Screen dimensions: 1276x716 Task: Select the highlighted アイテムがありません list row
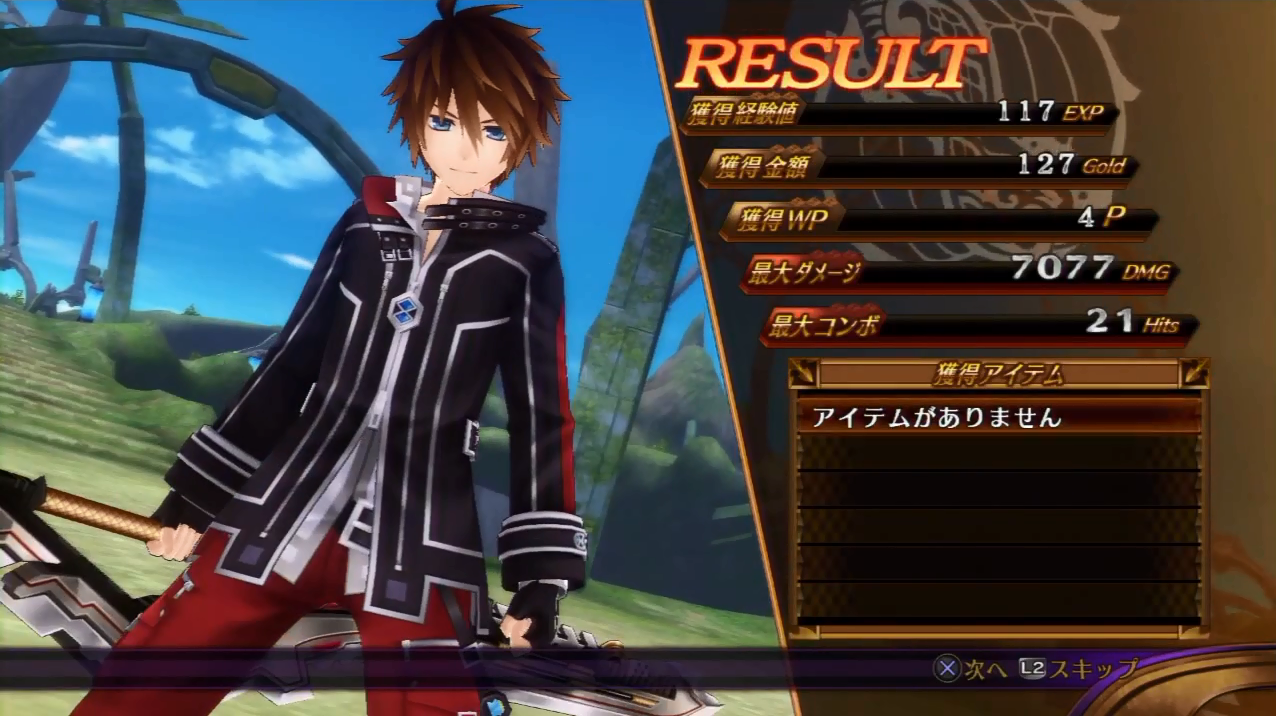point(998,417)
